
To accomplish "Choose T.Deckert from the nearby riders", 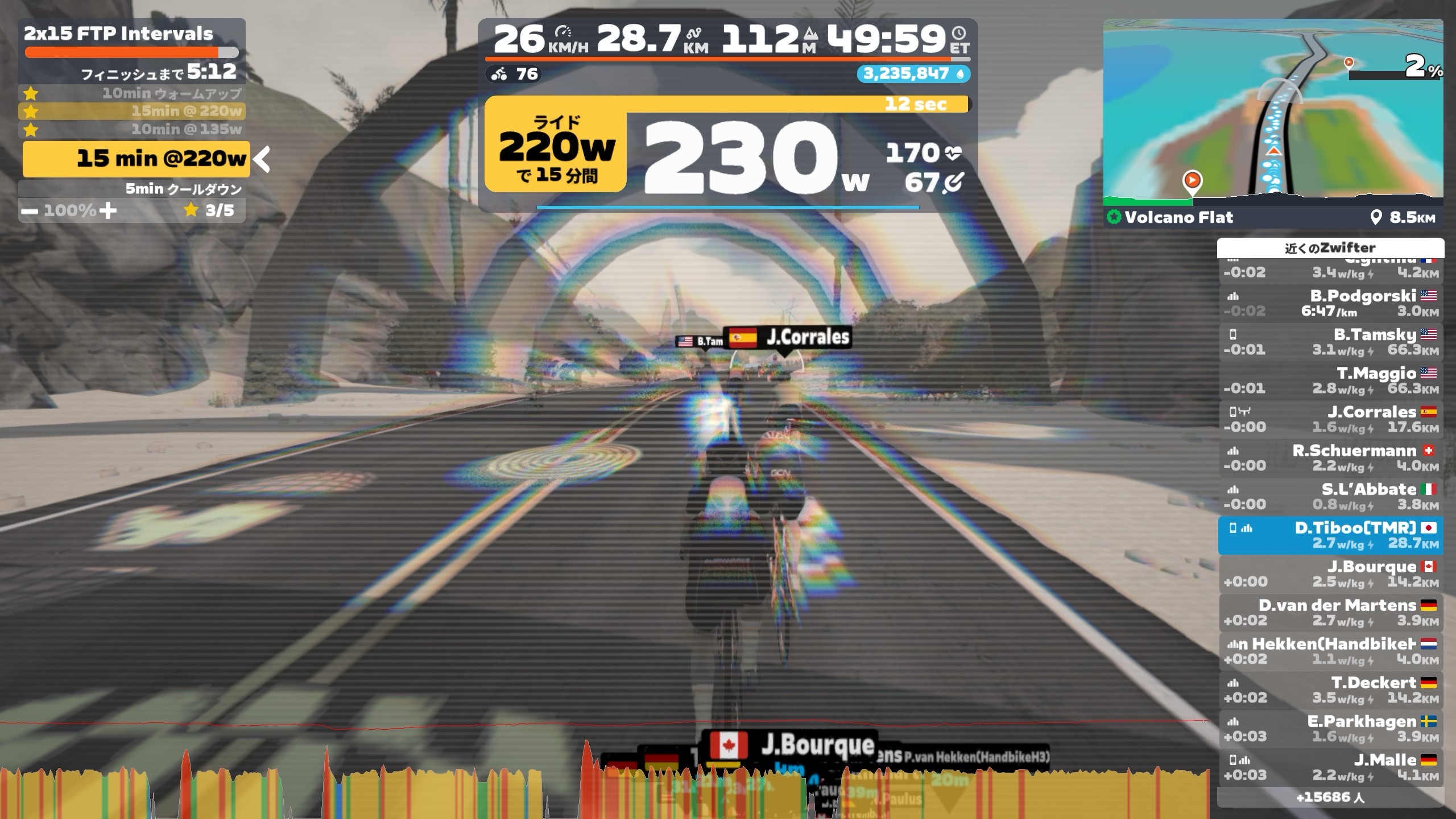I will 1330,690.
